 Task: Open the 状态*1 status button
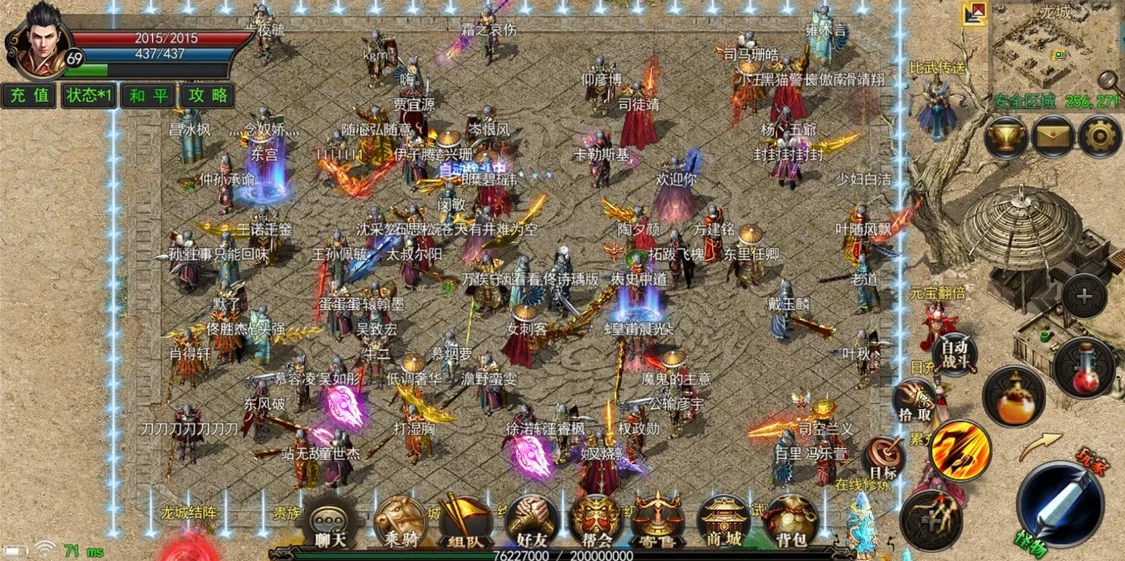(89, 96)
